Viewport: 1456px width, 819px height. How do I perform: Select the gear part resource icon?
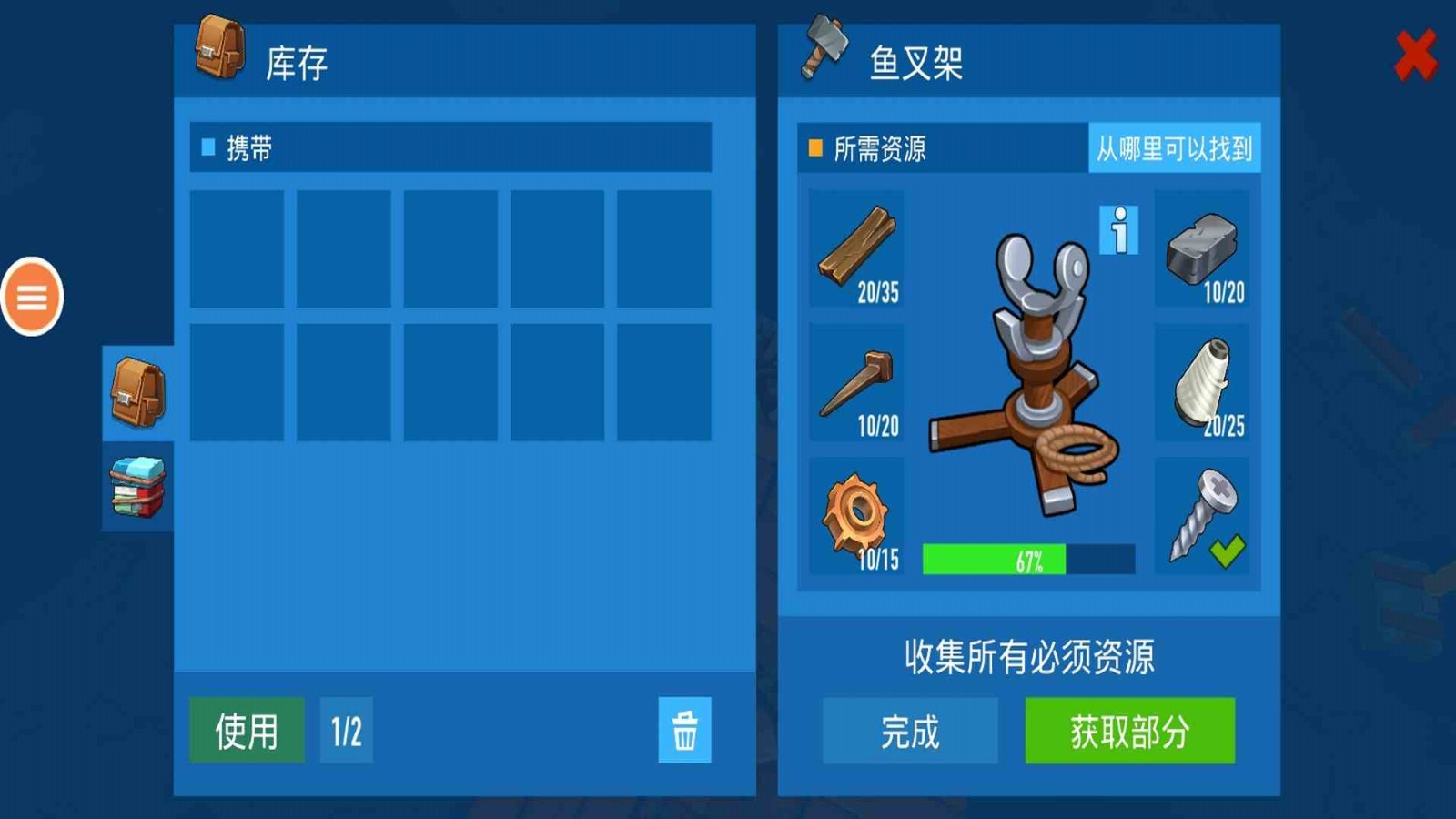855,514
